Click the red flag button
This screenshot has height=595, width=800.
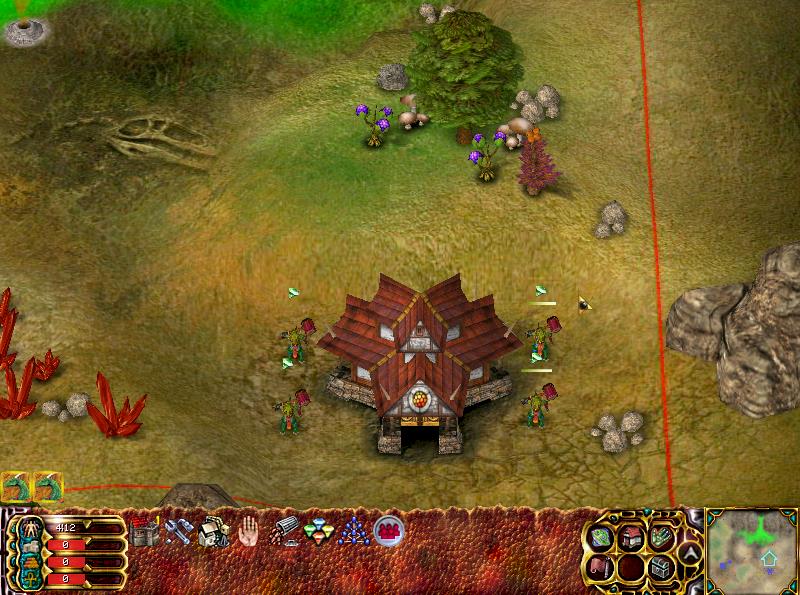pos(601,567)
